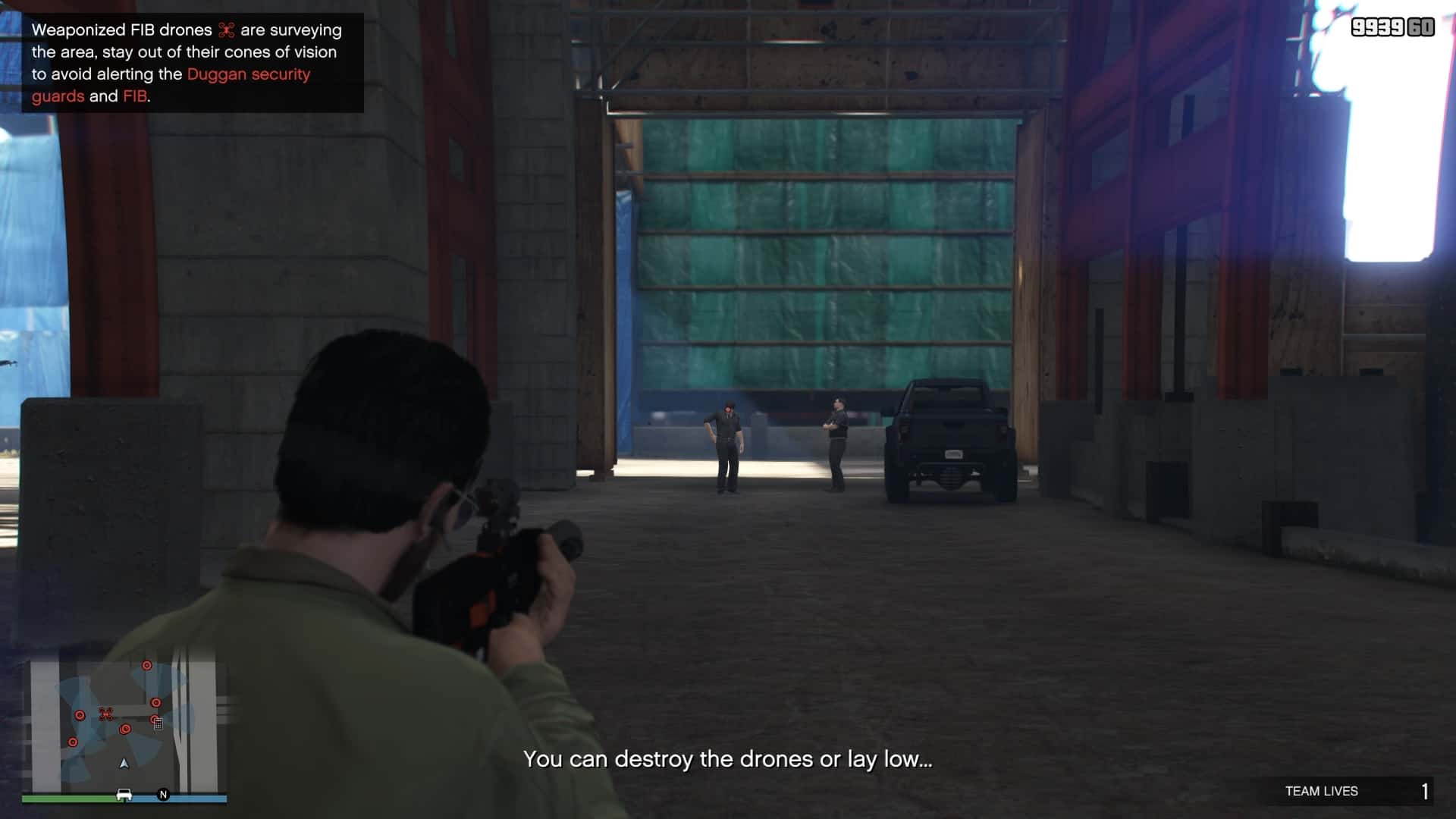The image size is (1456, 819).
Task: Click the red Duggan security guards text
Action: pos(249,74)
